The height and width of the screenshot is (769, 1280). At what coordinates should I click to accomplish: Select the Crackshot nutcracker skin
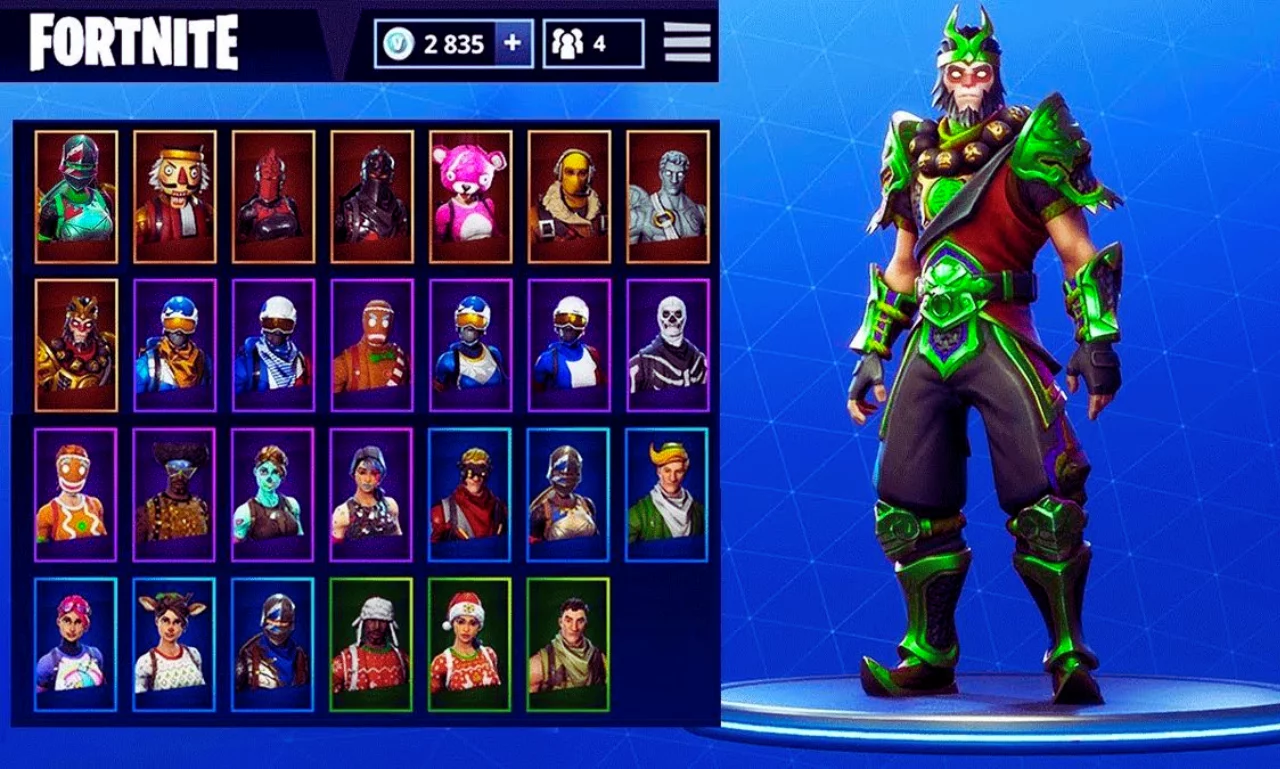point(173,193)
